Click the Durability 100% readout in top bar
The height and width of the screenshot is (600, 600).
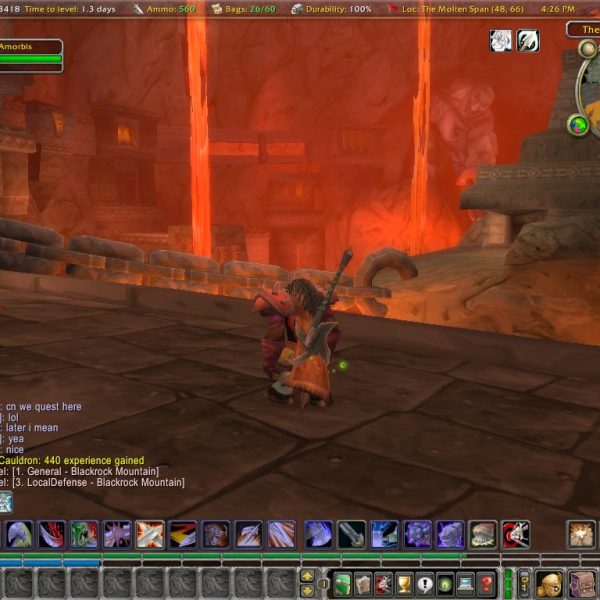(x=334, y=9)
